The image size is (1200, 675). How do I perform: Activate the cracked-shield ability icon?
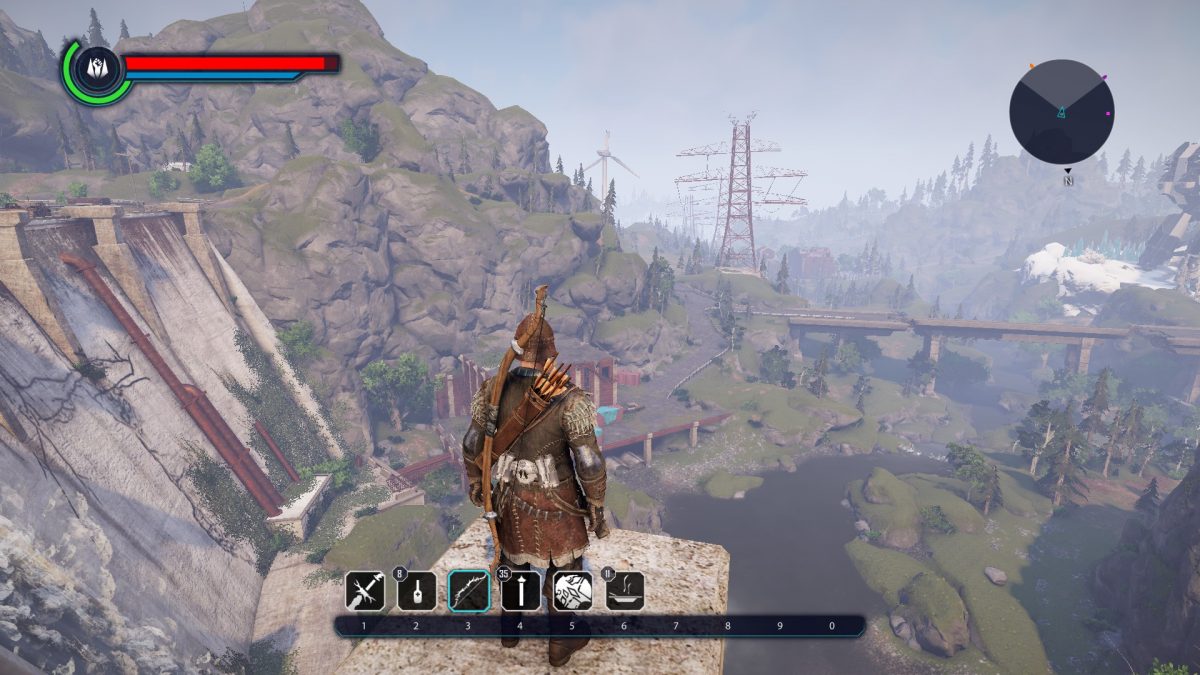tap(573, 591)
